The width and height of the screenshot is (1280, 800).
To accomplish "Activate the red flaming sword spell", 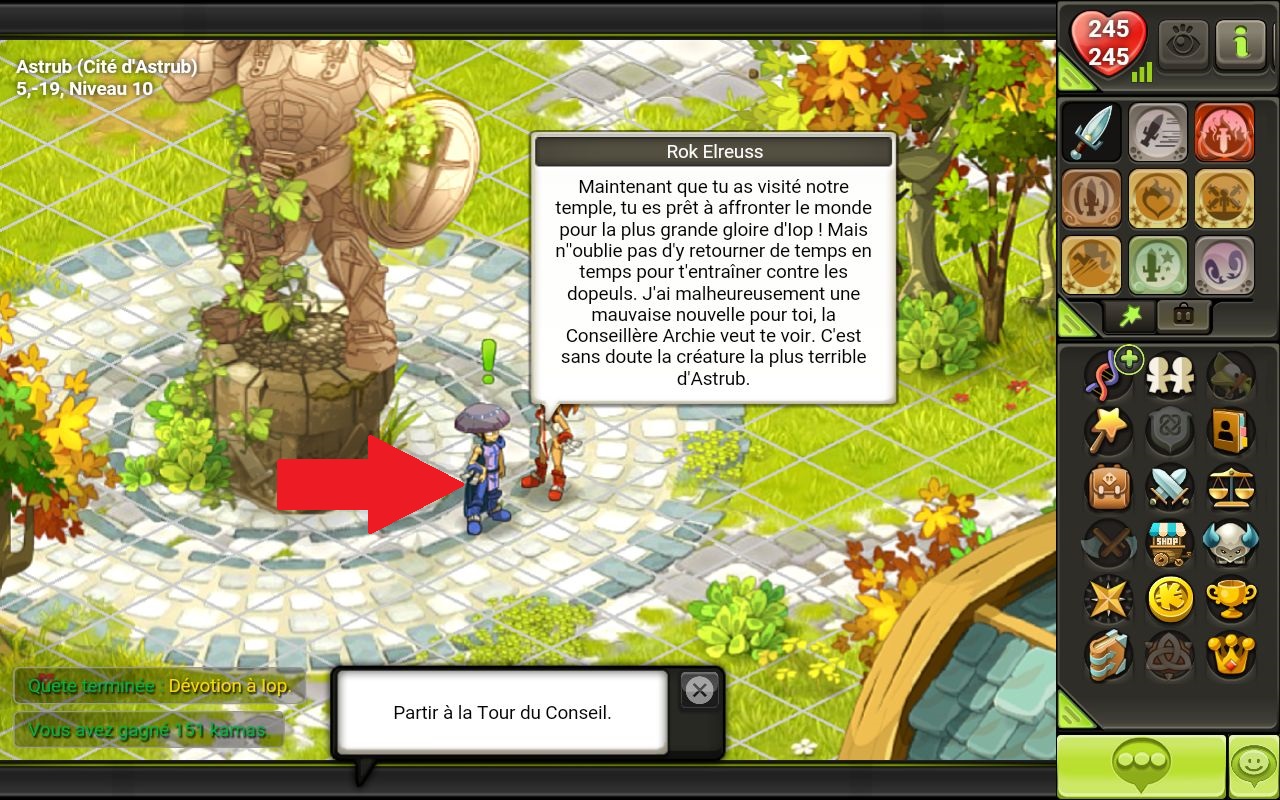I will coord(1223,133).
